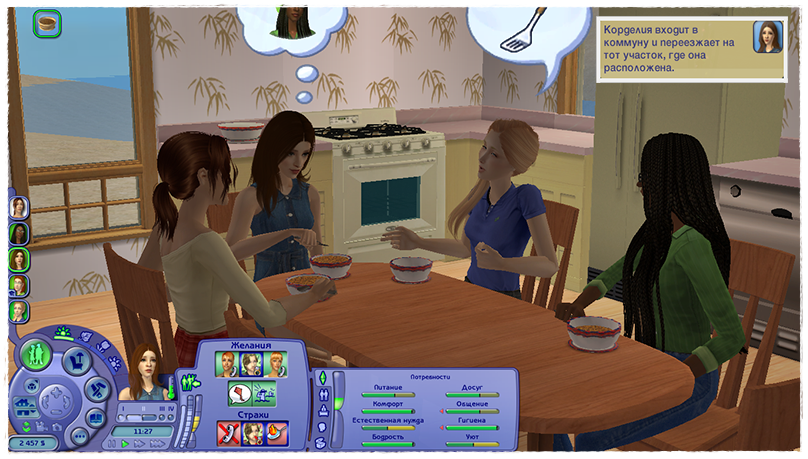Click the first want with the red-haired sim
This screenshot has width=808, height=459.
(229, 364)
